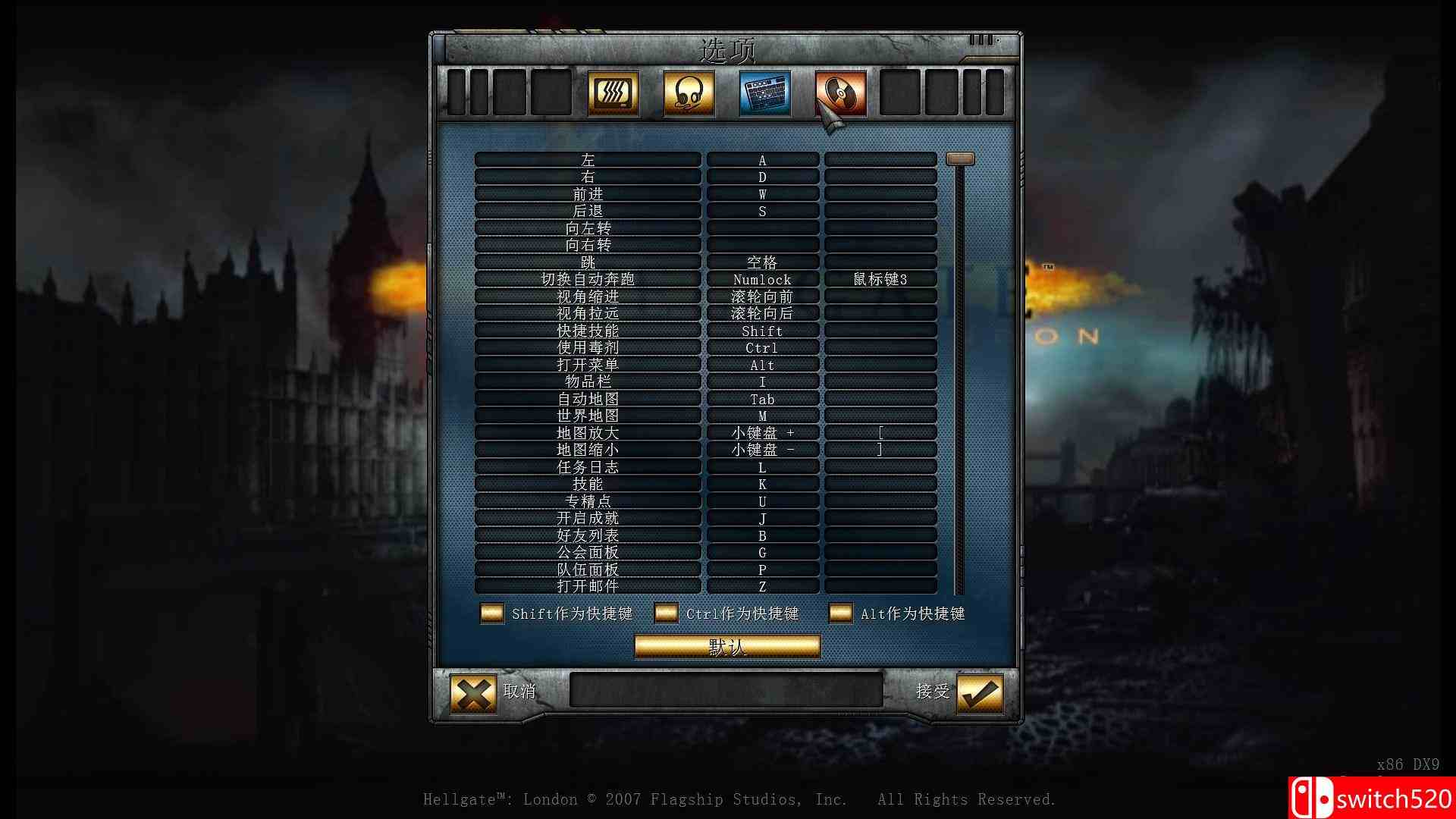Screen dimensions: 1456x819
Task: Open the disc-shaped settings tab icon
Action: pos(839,93)
